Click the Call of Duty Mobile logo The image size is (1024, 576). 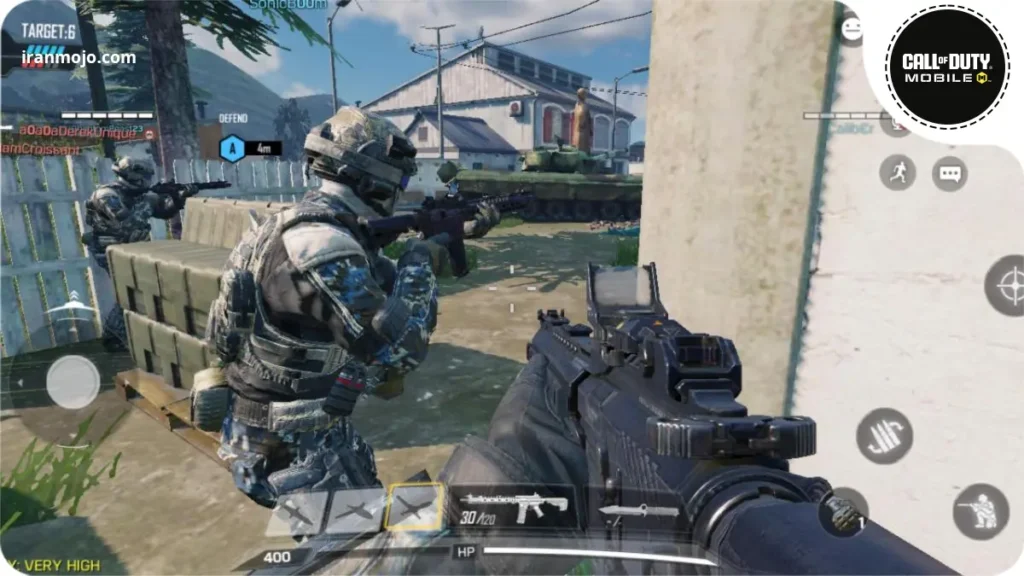[x=941, y=67]
